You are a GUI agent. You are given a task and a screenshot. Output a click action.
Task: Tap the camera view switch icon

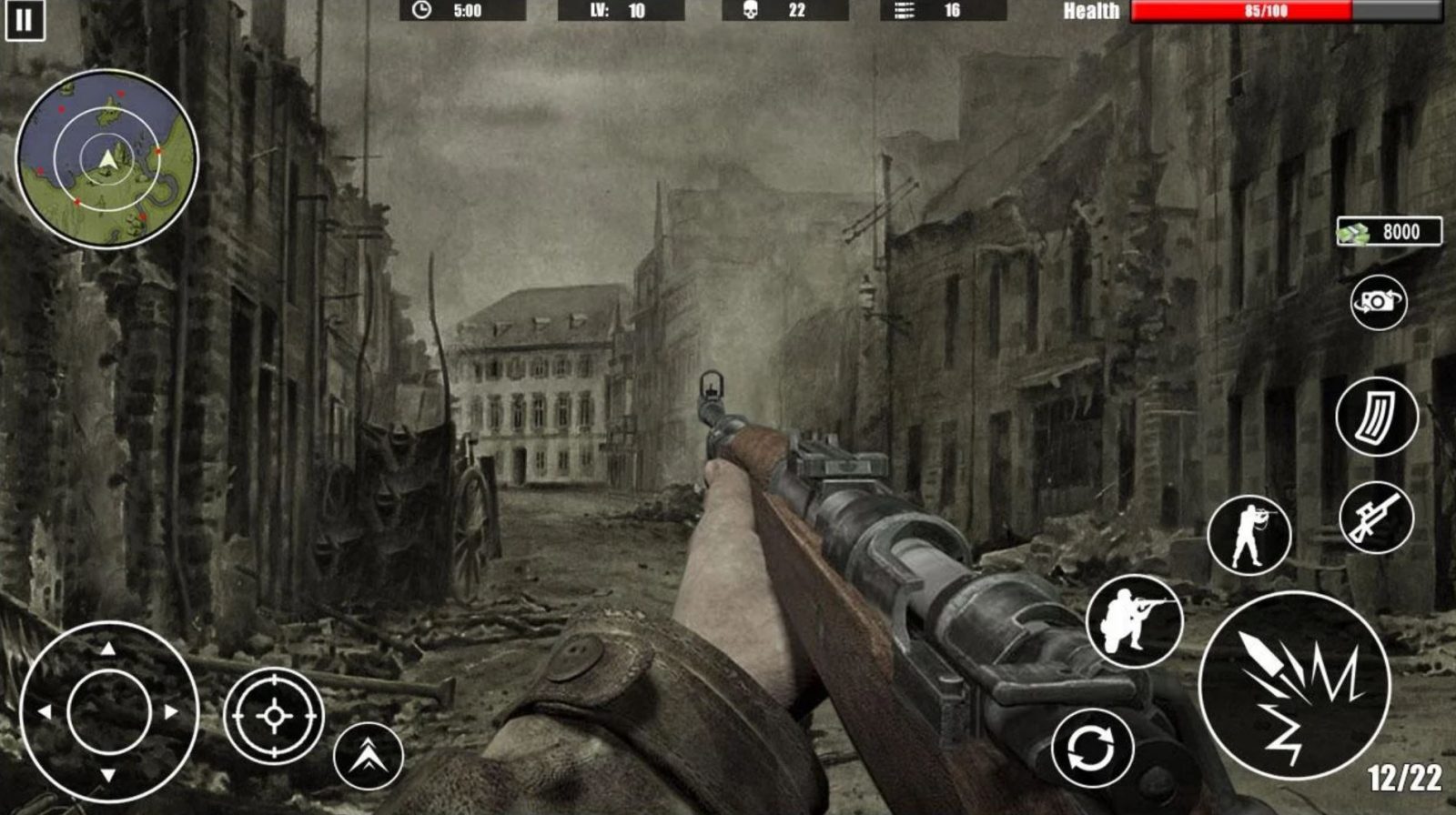pos(1379,300)
